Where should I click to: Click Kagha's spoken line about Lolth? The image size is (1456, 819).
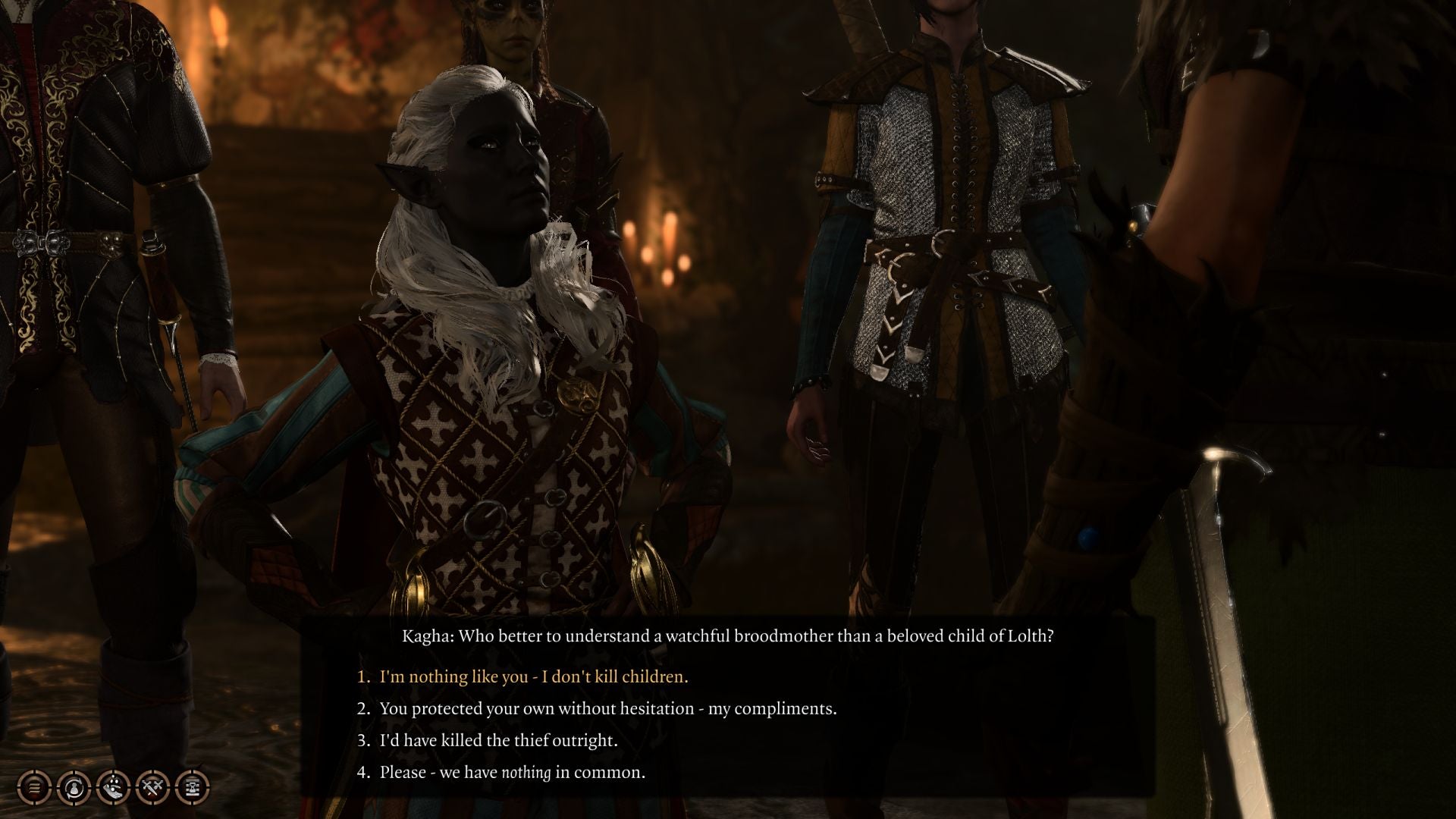pos(728,639)
